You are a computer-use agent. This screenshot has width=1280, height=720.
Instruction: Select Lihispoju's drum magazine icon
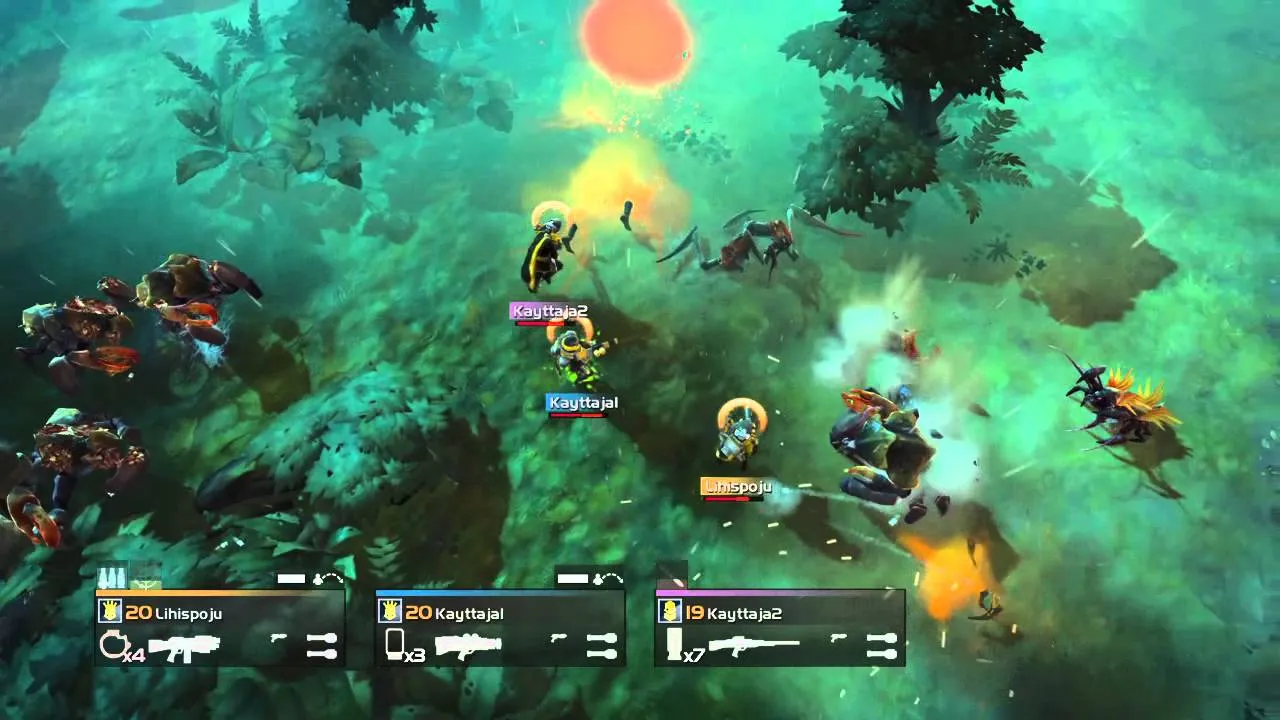coord(110,645)
